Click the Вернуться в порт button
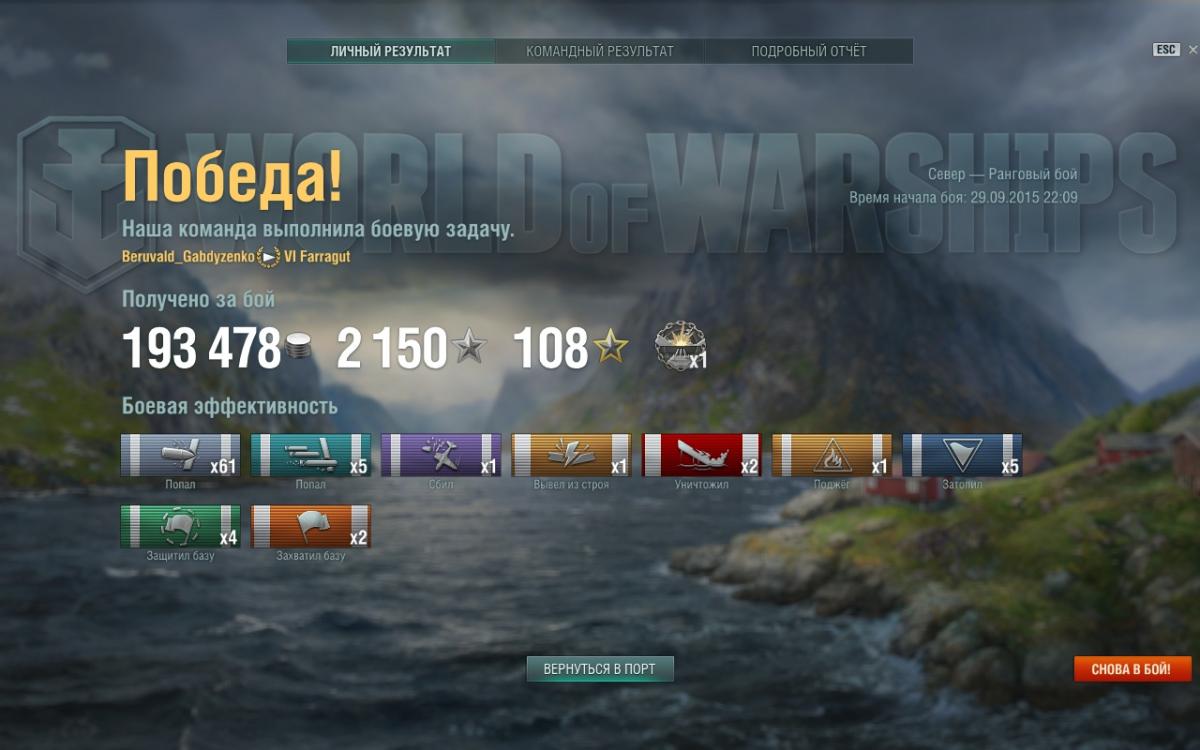 click(x=600, y=669)
